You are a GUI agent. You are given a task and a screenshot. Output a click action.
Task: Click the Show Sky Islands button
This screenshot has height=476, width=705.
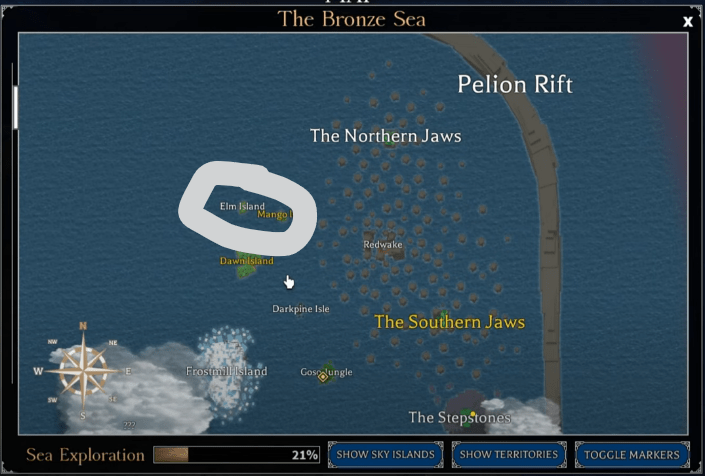click(x=385, y=454)
